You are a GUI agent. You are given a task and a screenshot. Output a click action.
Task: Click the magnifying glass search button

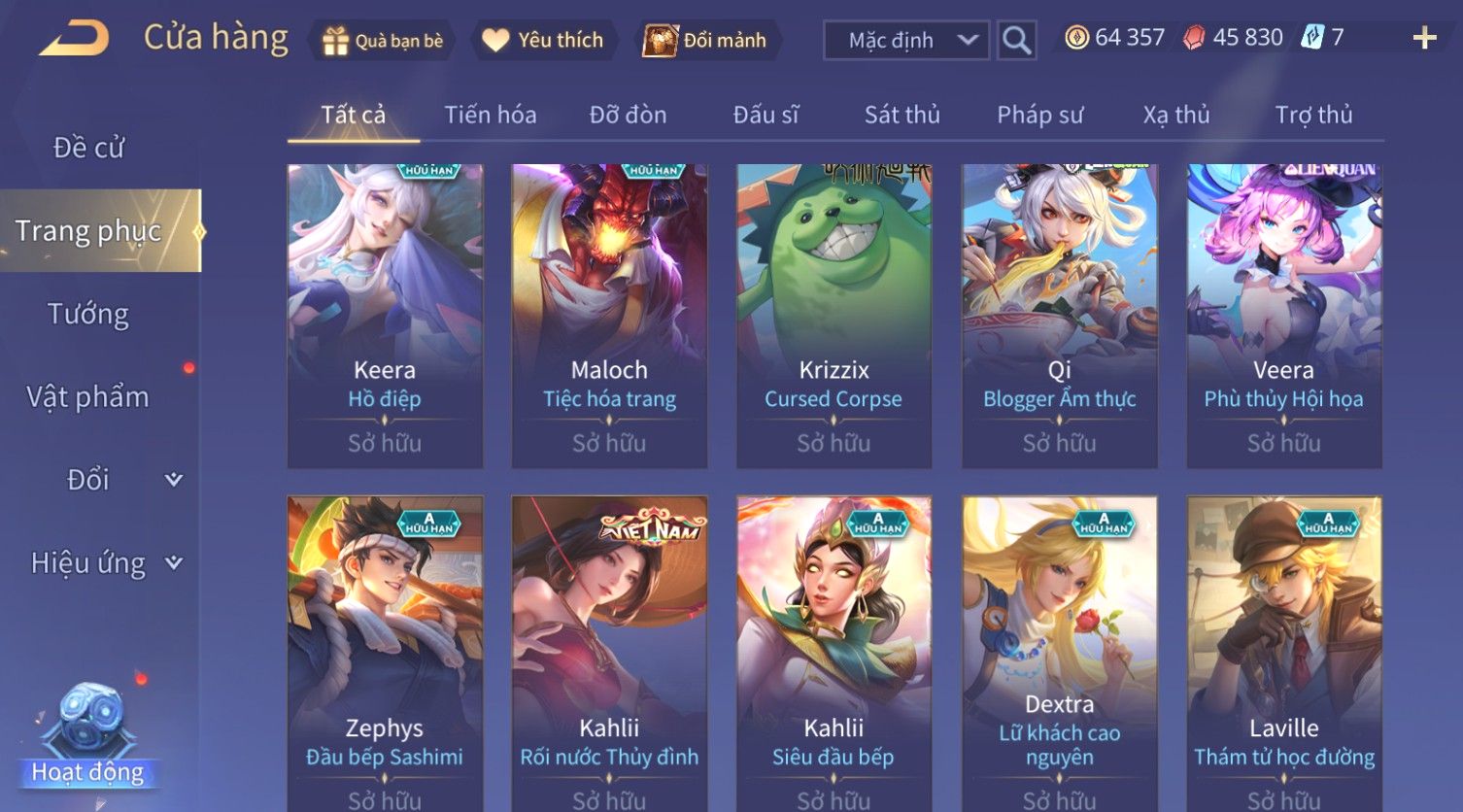tap(1016, 41)
